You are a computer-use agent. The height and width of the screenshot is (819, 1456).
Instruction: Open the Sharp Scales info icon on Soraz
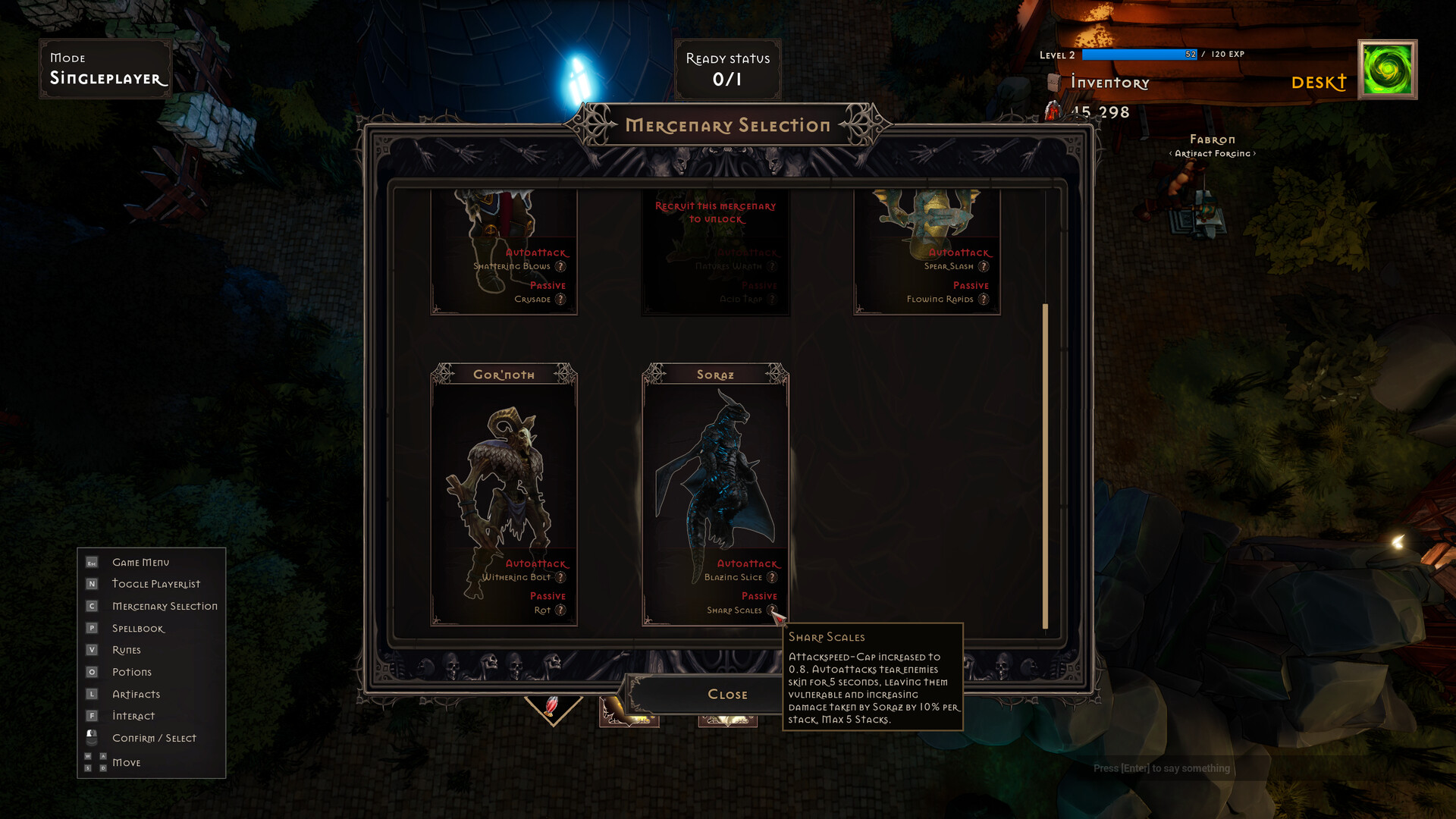click(x=772, y=610)
